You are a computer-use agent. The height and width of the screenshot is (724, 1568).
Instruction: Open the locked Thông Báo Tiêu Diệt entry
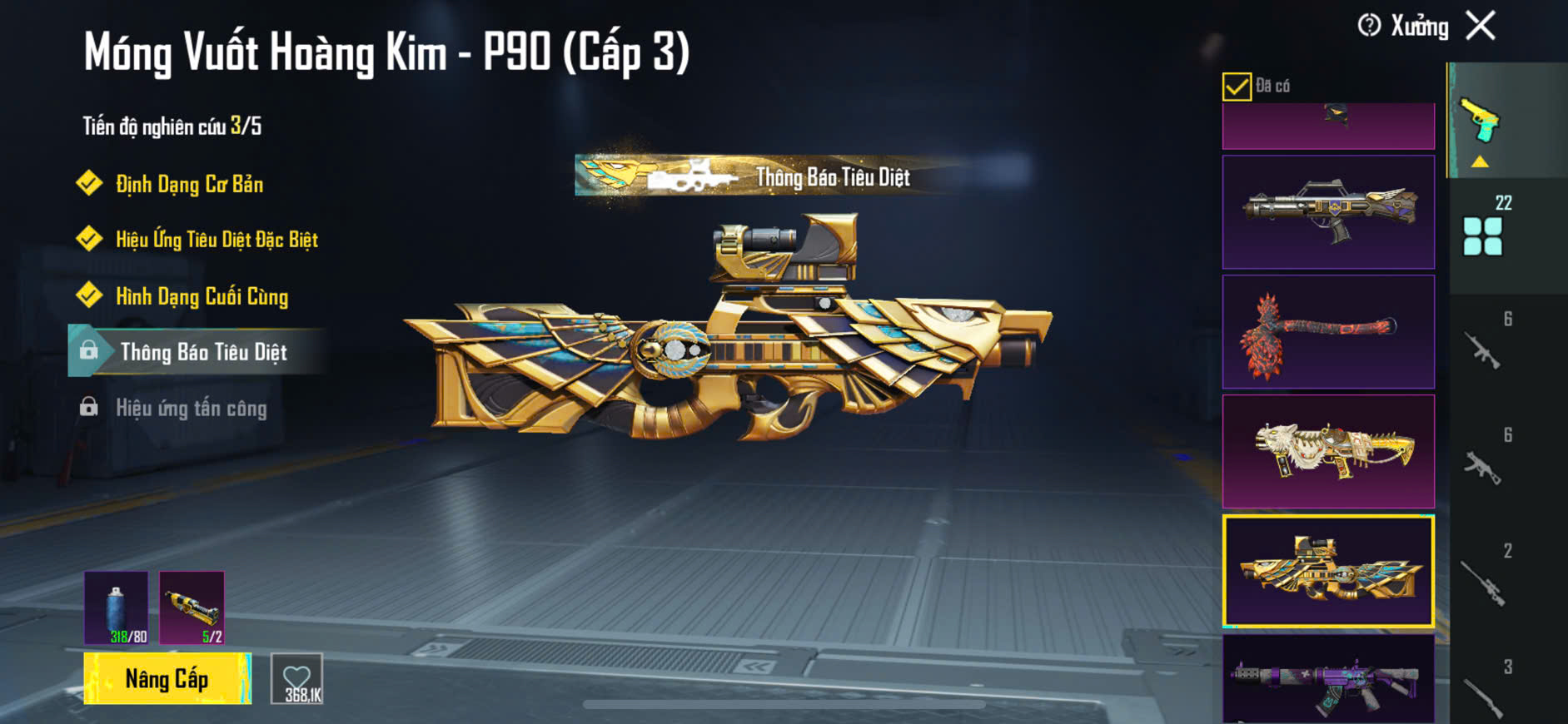203,352
